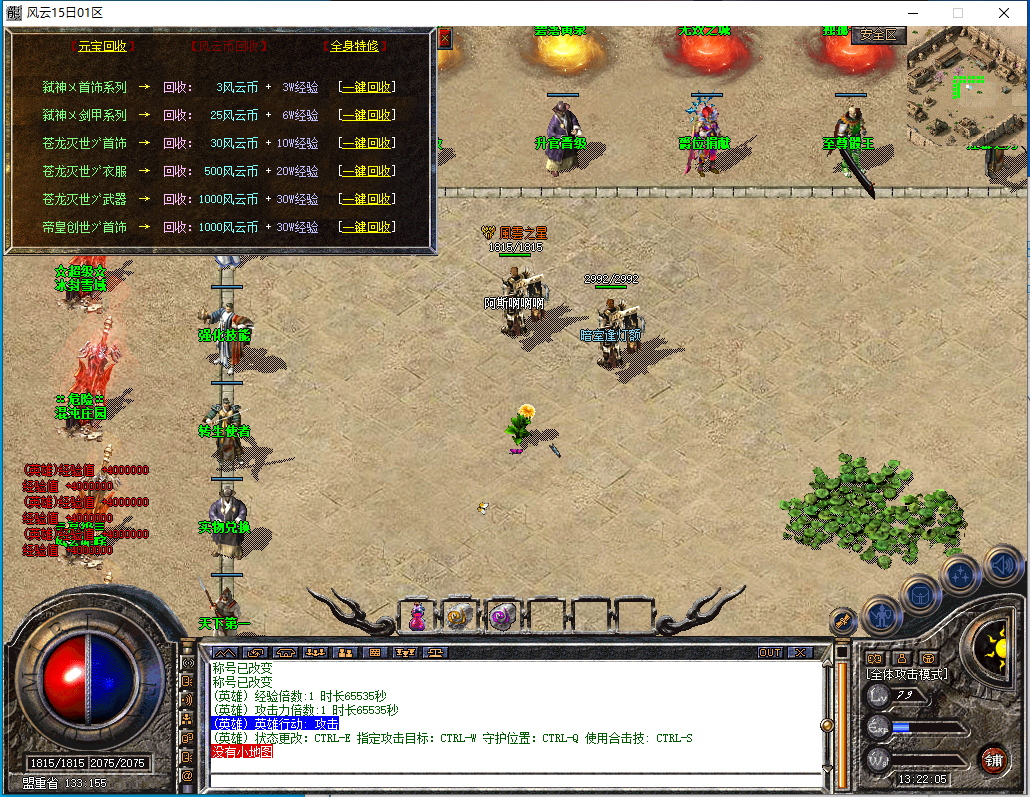Image resolution: width=1030 pixels, height=797 pixels.
Task: Click 一键回收 for 弑神首饰系列
Action: tap(367, 87)
